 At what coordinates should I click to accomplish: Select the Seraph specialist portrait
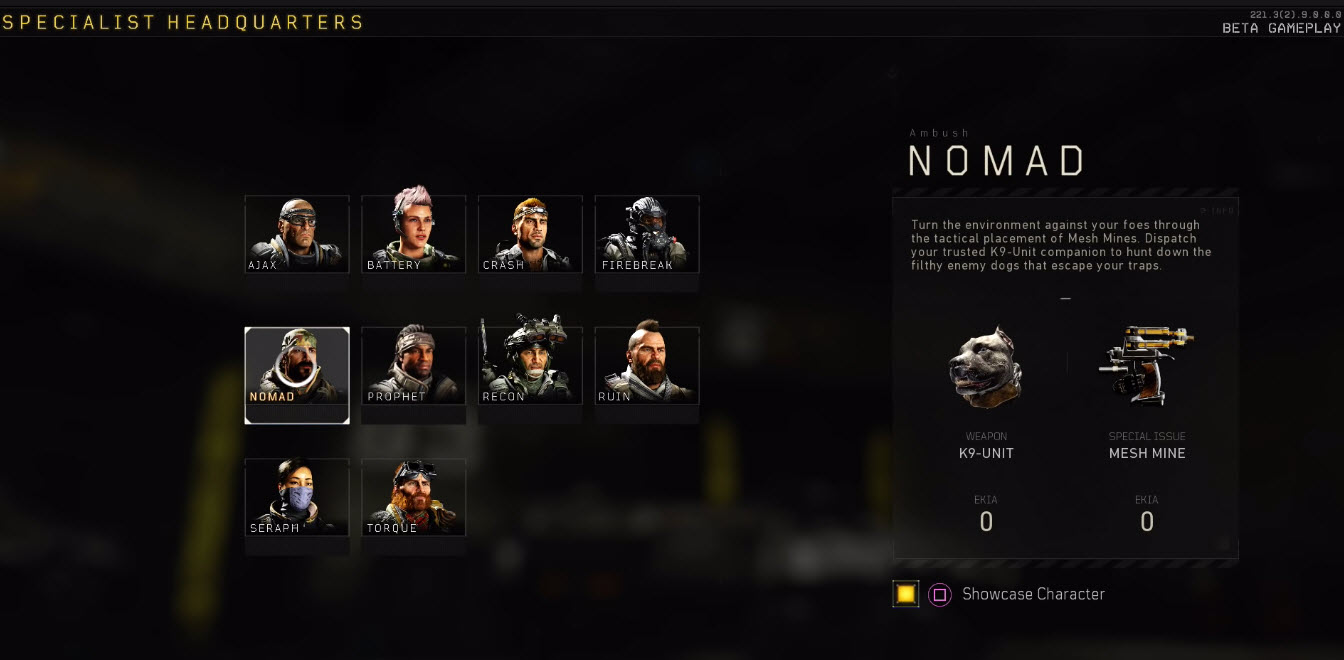297,497
